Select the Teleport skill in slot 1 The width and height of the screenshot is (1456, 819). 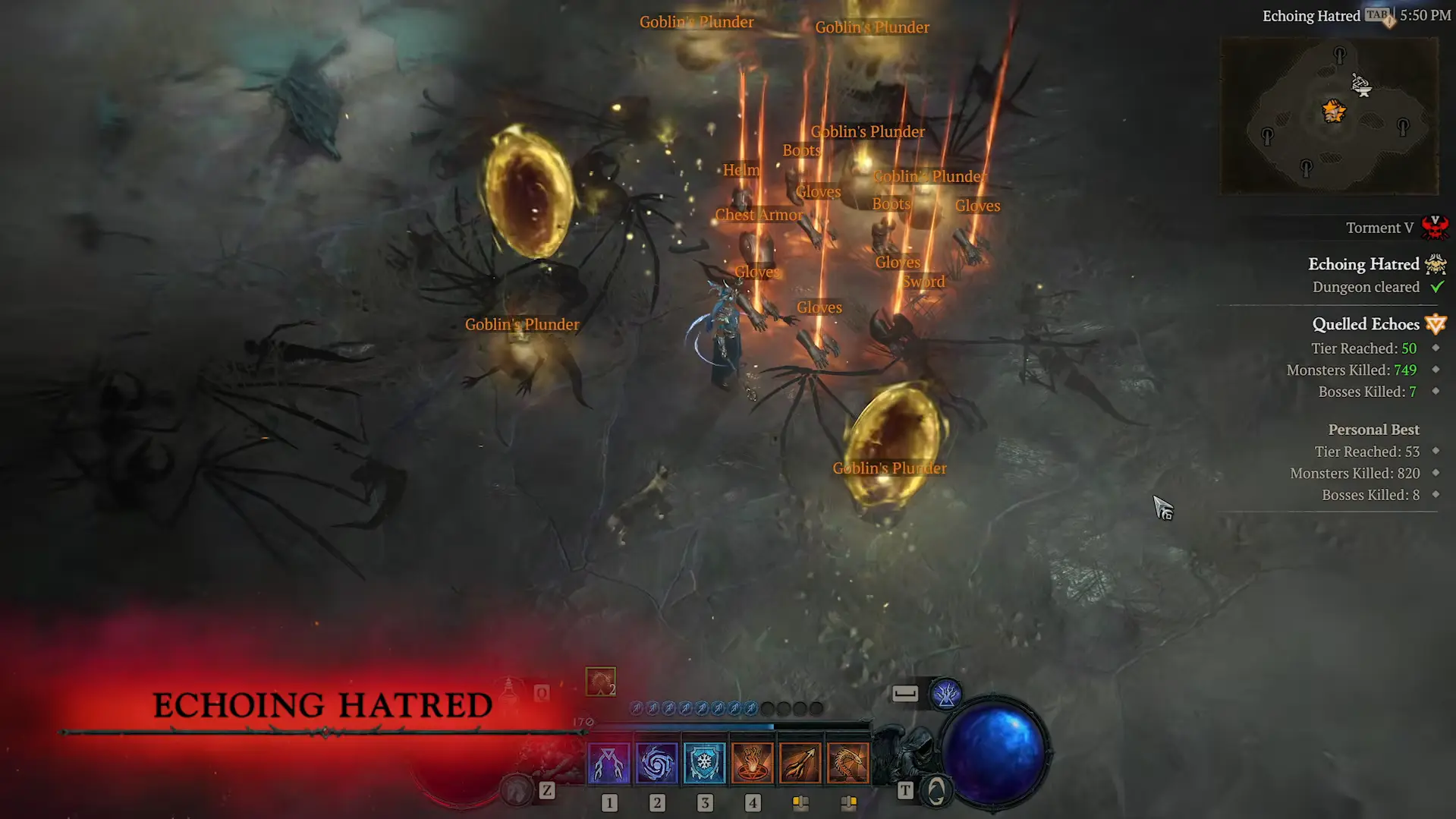pos(609,761)
